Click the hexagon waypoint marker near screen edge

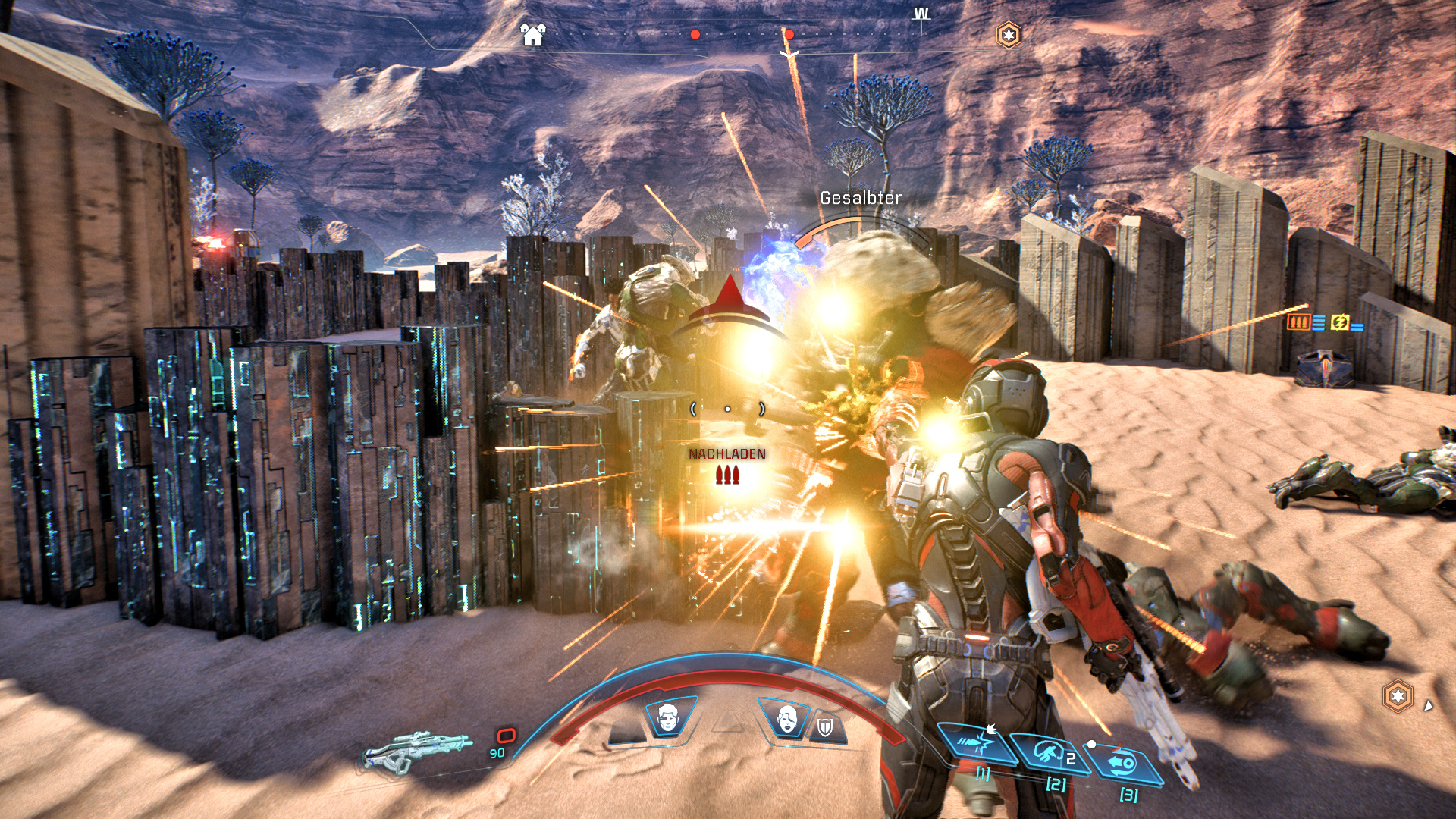(1398, 696)
